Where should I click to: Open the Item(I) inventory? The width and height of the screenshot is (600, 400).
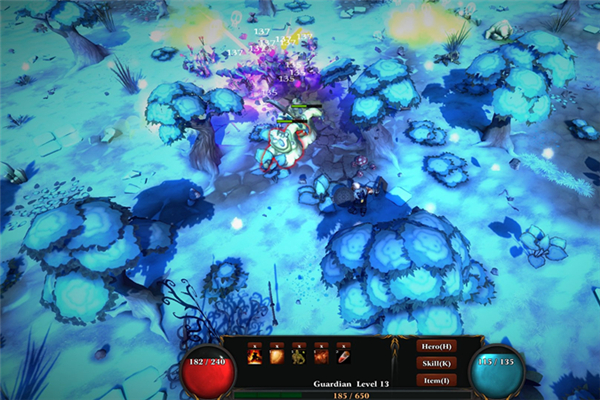tap(438, 380)
